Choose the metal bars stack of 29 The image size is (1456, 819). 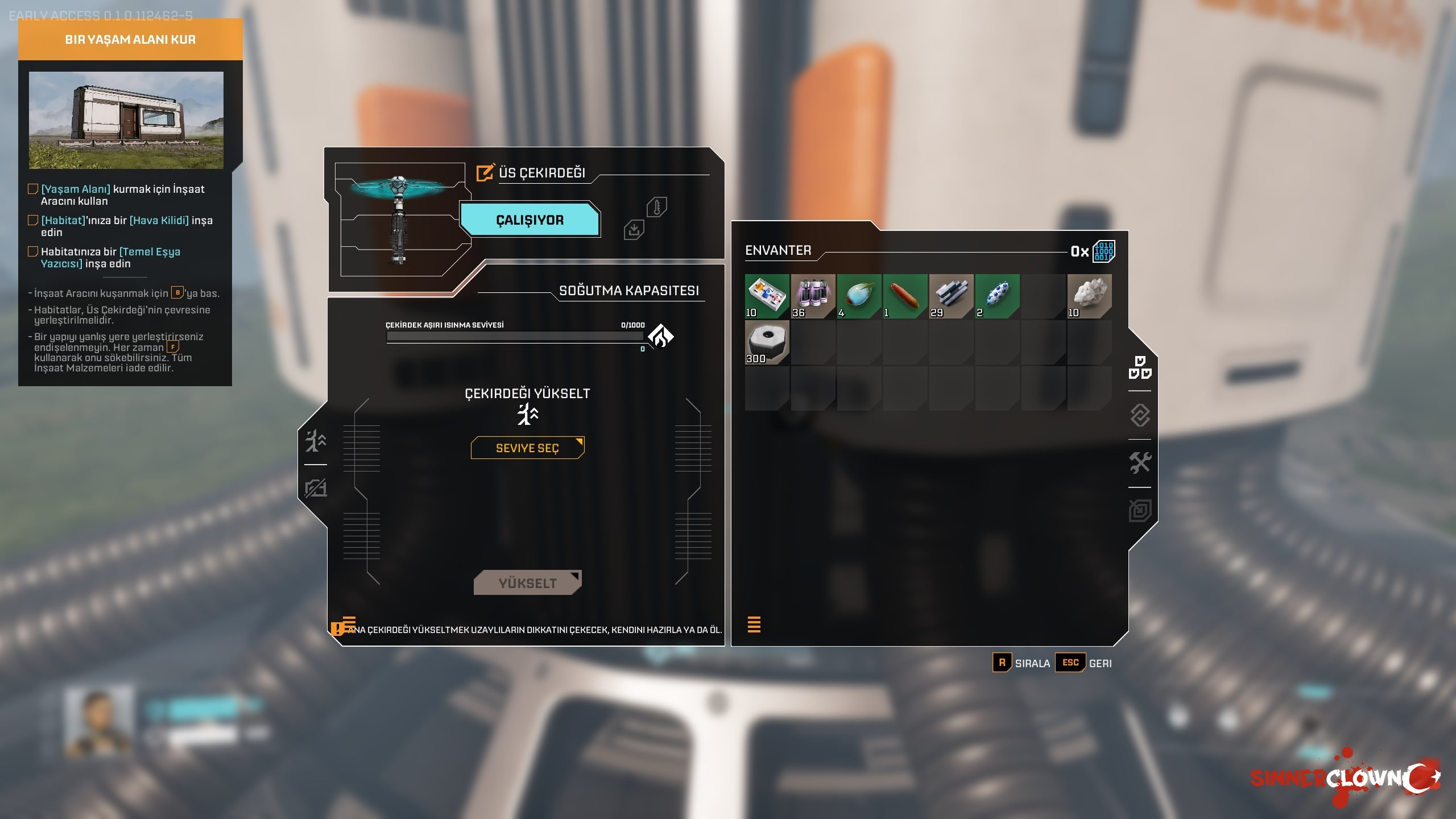tap(951, 296)
